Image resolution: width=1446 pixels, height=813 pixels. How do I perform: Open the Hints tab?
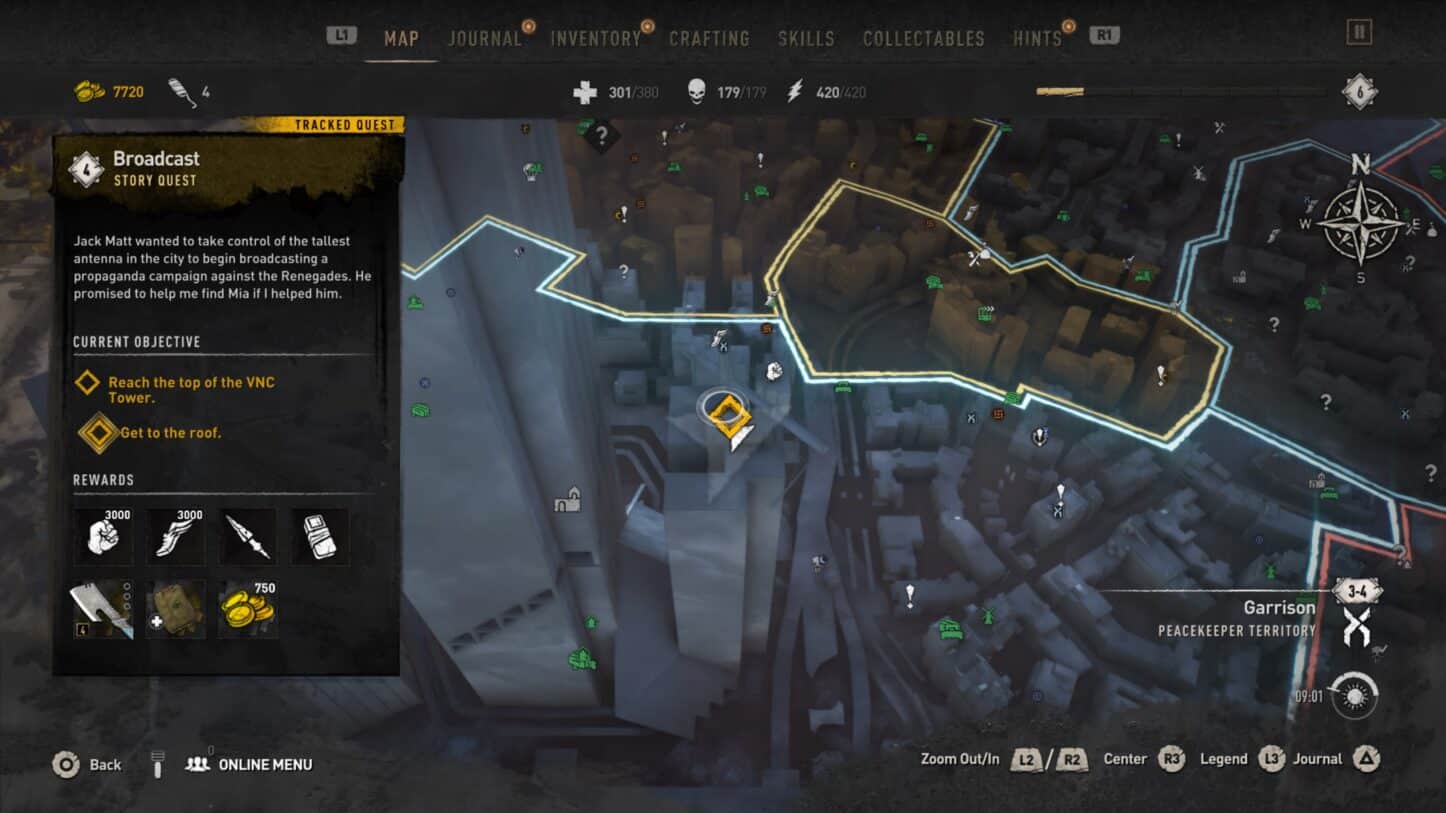click(1037, 39)
